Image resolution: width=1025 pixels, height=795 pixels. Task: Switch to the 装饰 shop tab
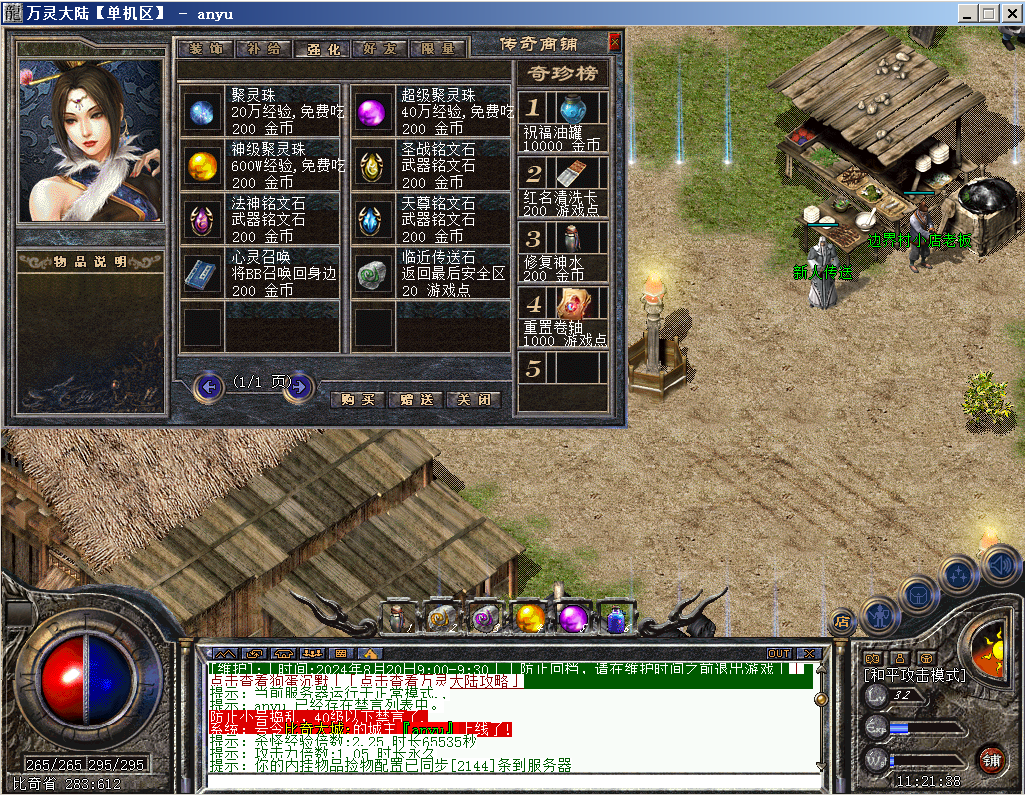pos(206,48)
